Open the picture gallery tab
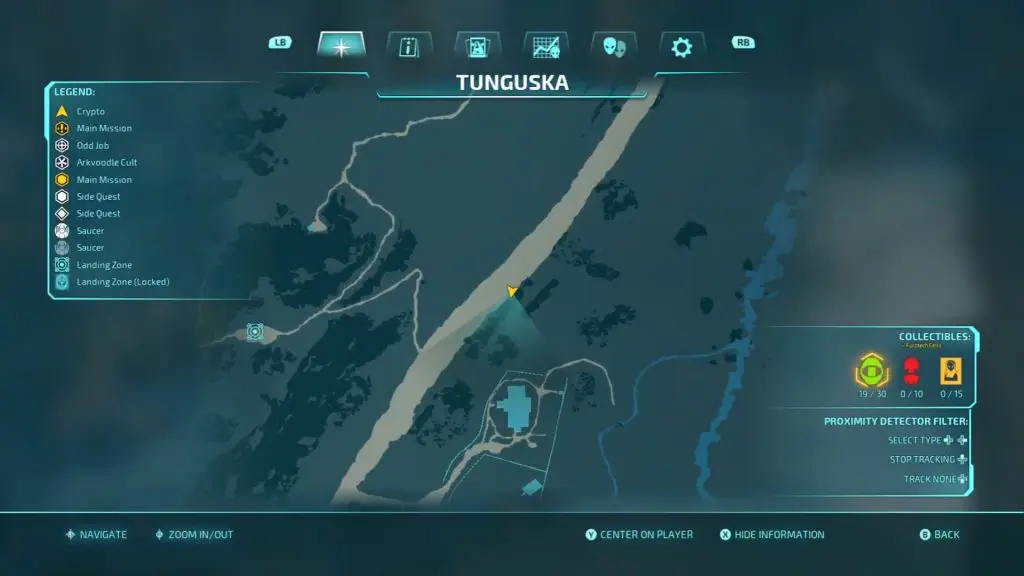This screenshot has width=1024, height=576. 477,46
